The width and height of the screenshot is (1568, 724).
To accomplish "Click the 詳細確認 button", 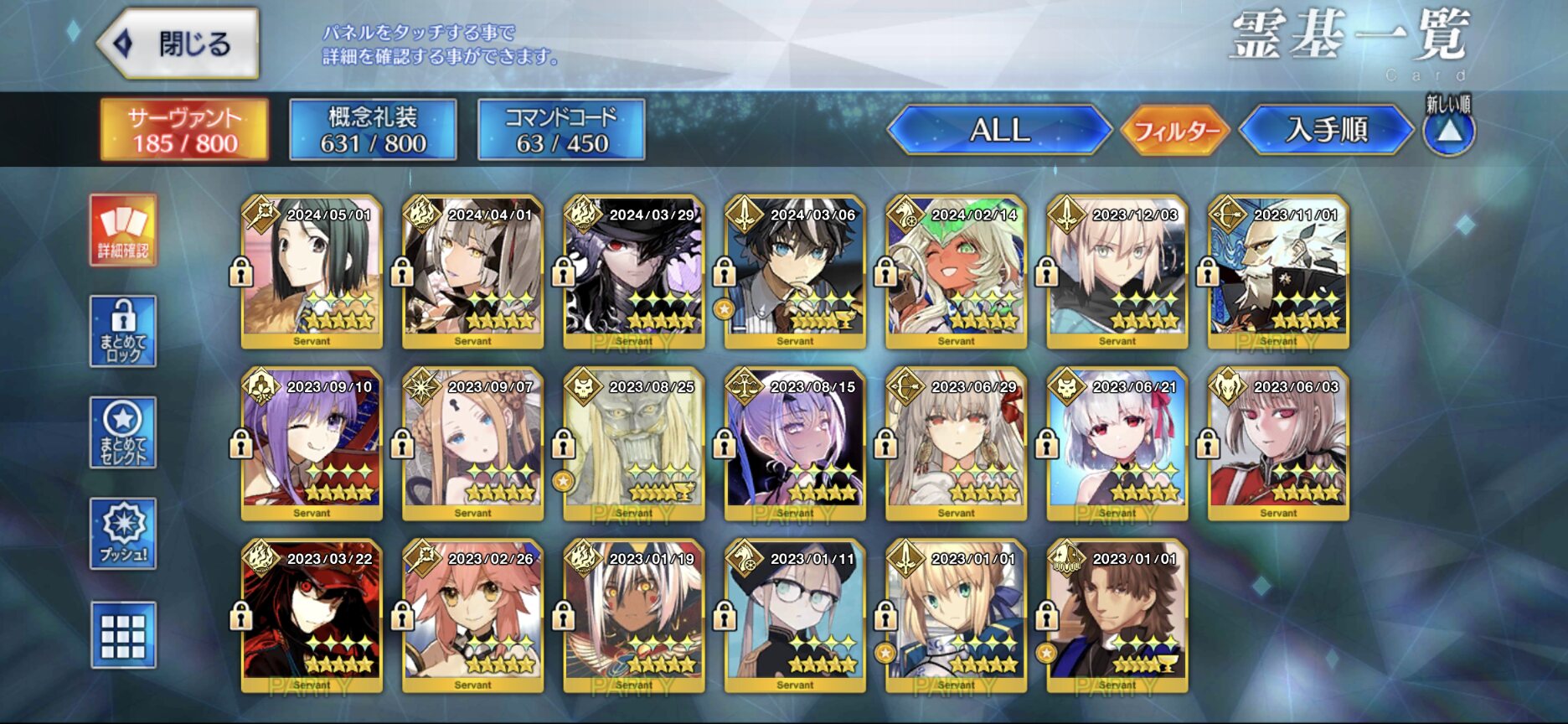I will click(x=123, y=230).
